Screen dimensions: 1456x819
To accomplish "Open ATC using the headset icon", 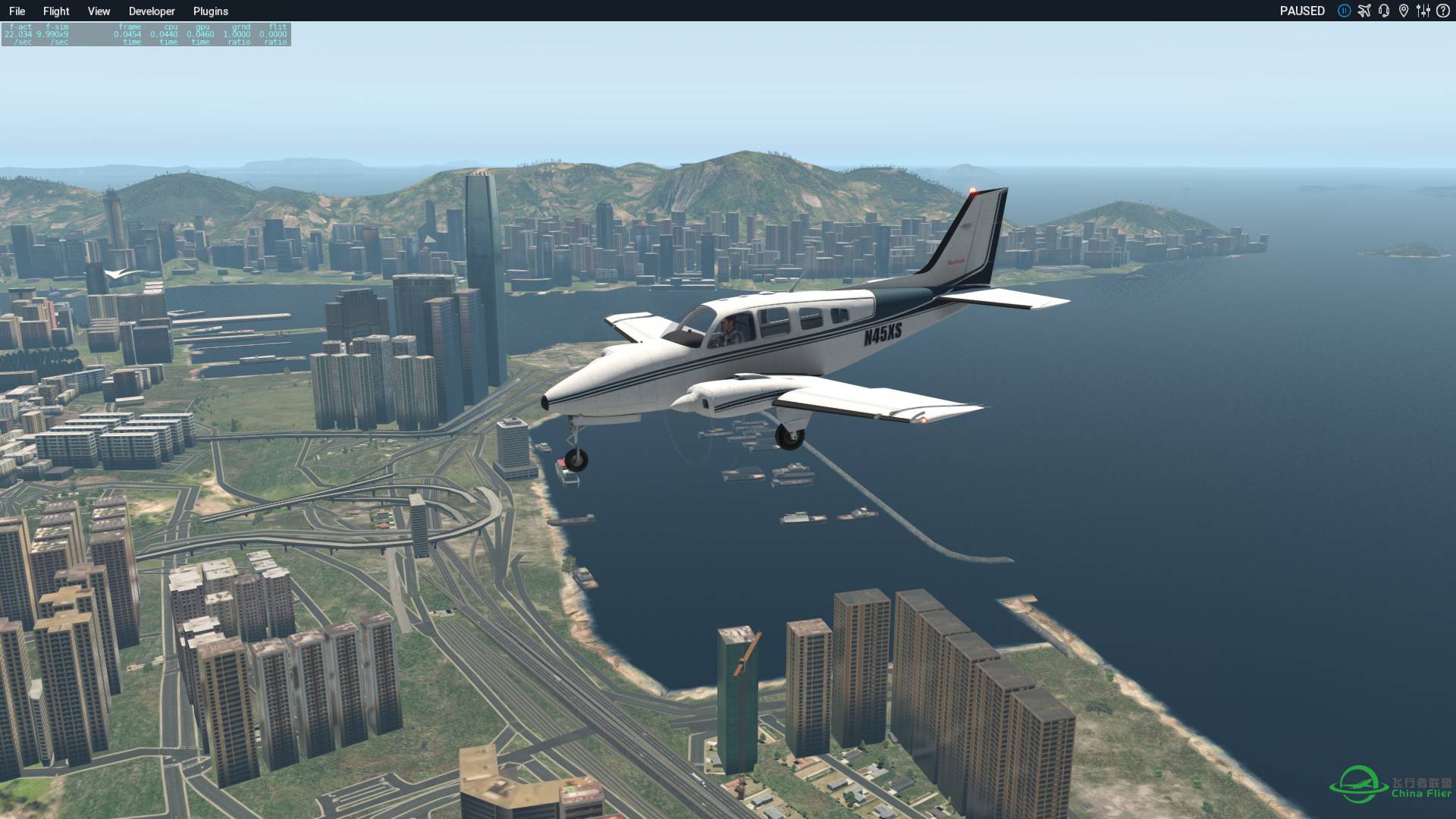I will (1385, 11).
